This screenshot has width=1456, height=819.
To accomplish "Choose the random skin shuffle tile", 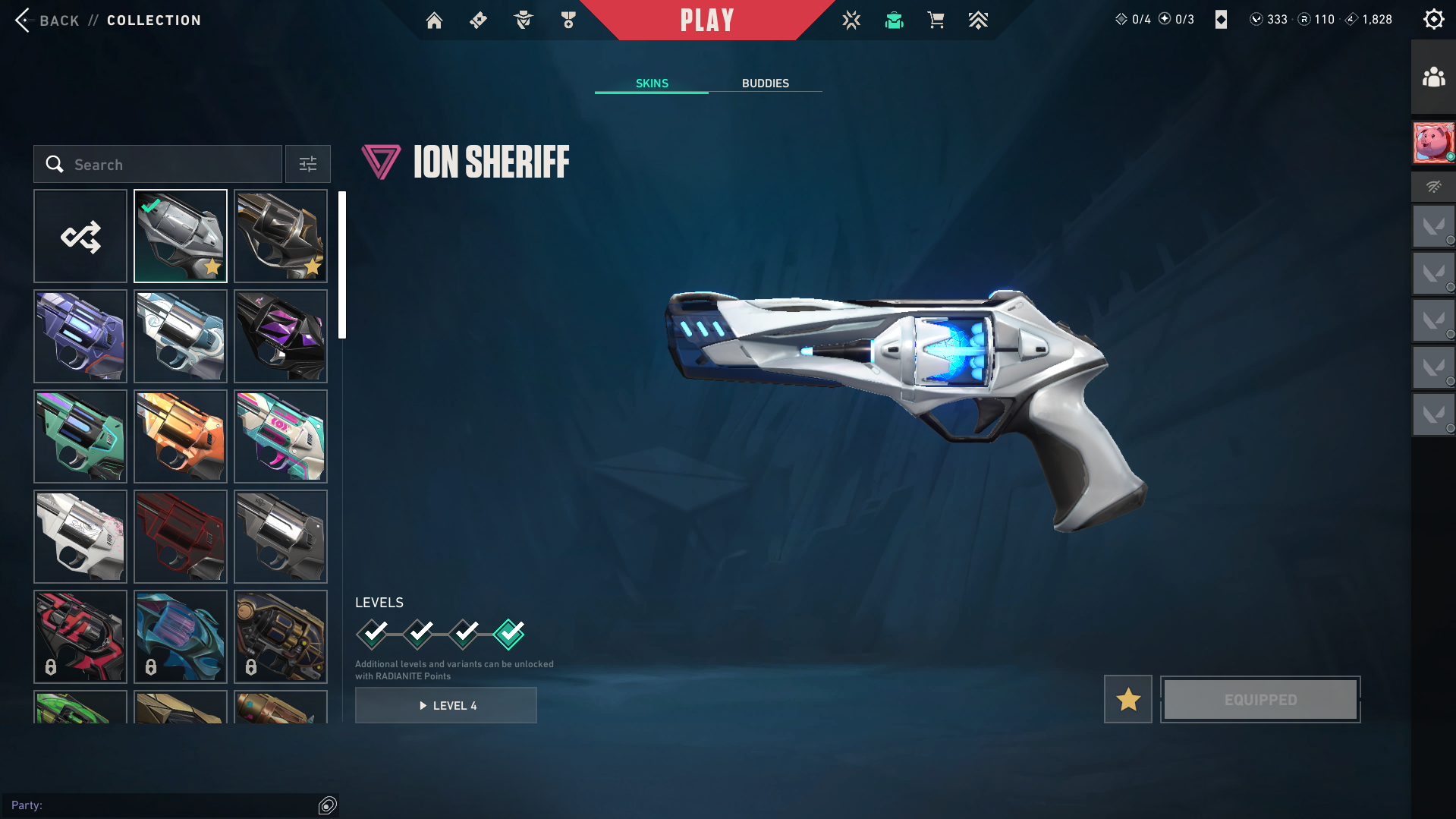I will (x=80, y=237).
